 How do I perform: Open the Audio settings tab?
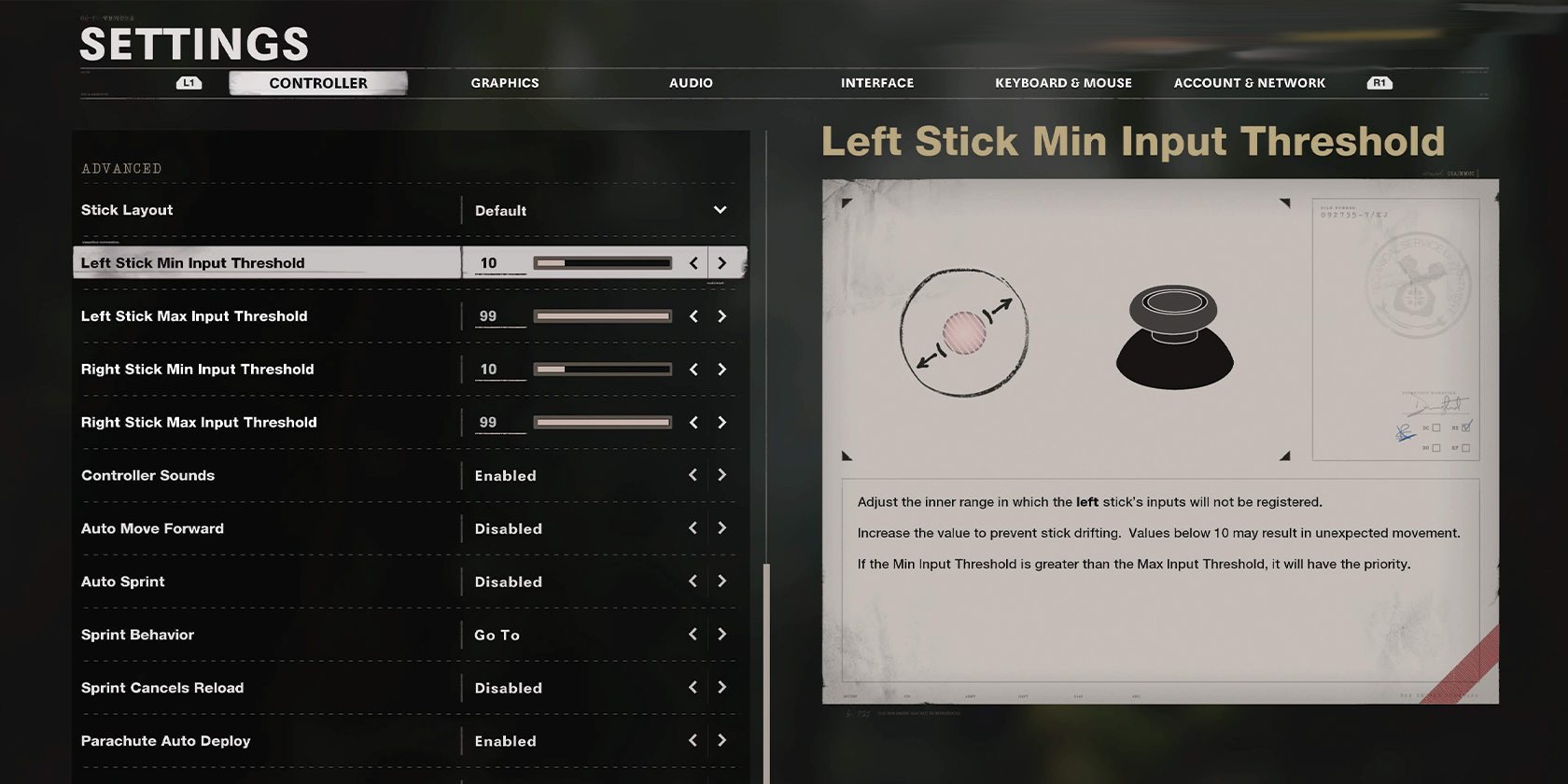pos(691,83)
